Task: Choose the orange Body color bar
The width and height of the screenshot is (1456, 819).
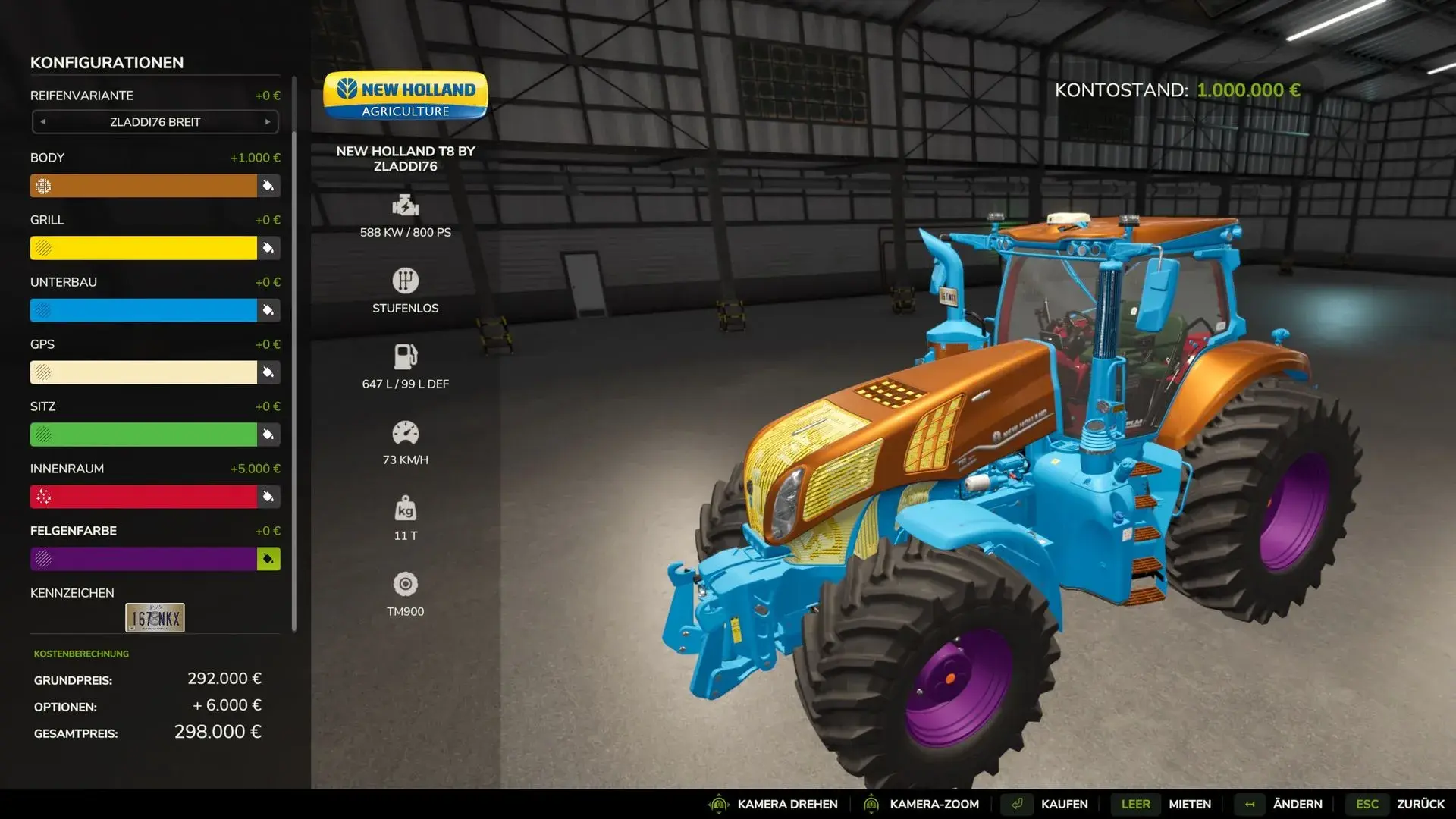Action: [143, 186]
